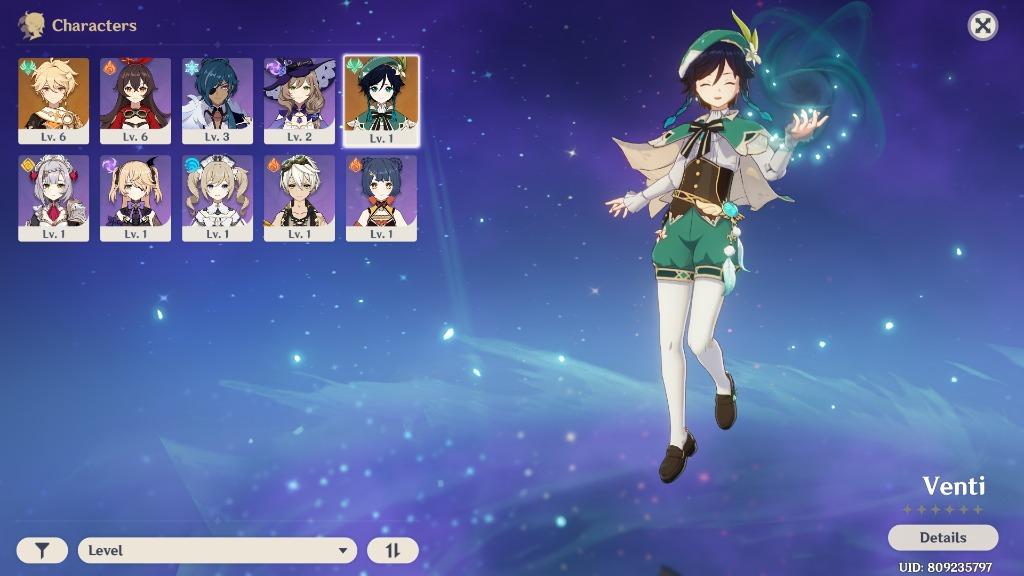Select Kaeya's Lv. 3 portrait

coord(217,100)
